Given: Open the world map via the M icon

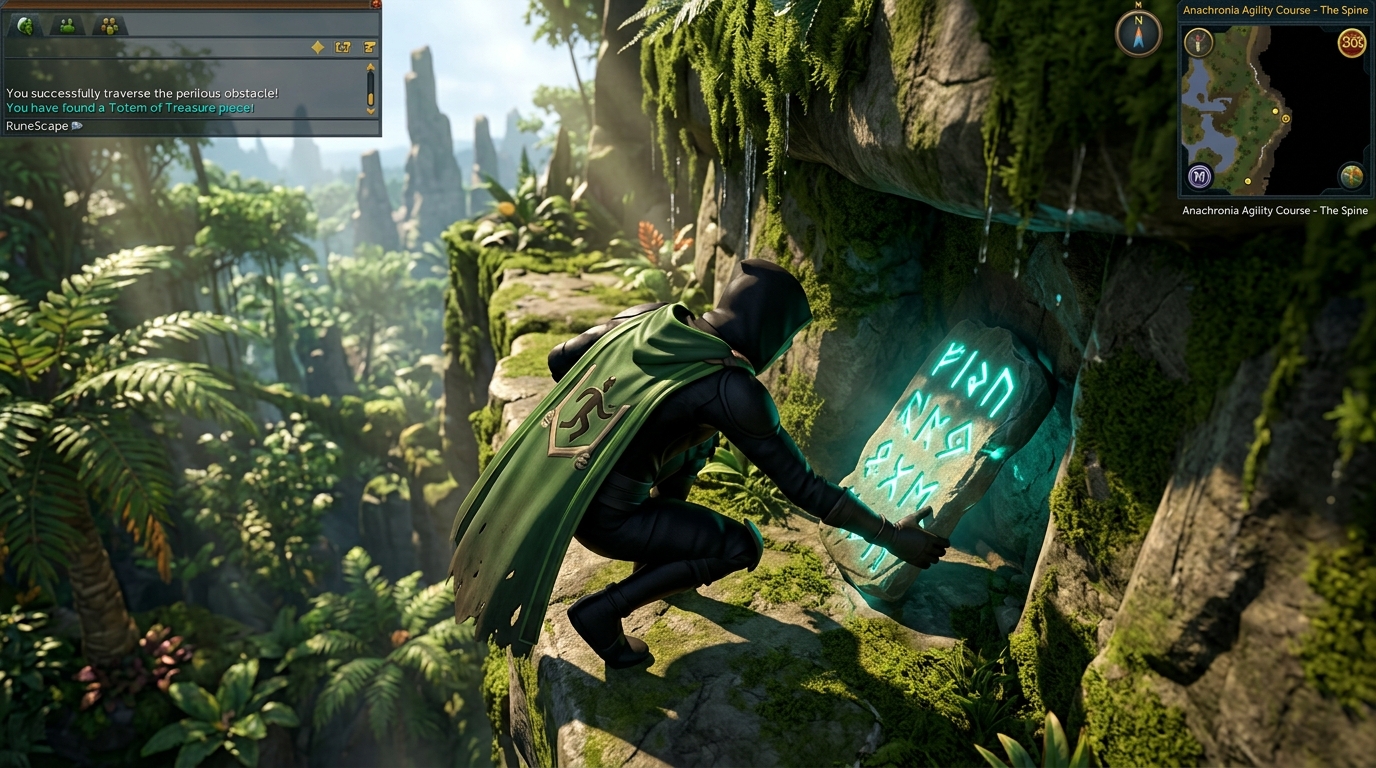Looking at the screenshot, I should point(1199,176).
